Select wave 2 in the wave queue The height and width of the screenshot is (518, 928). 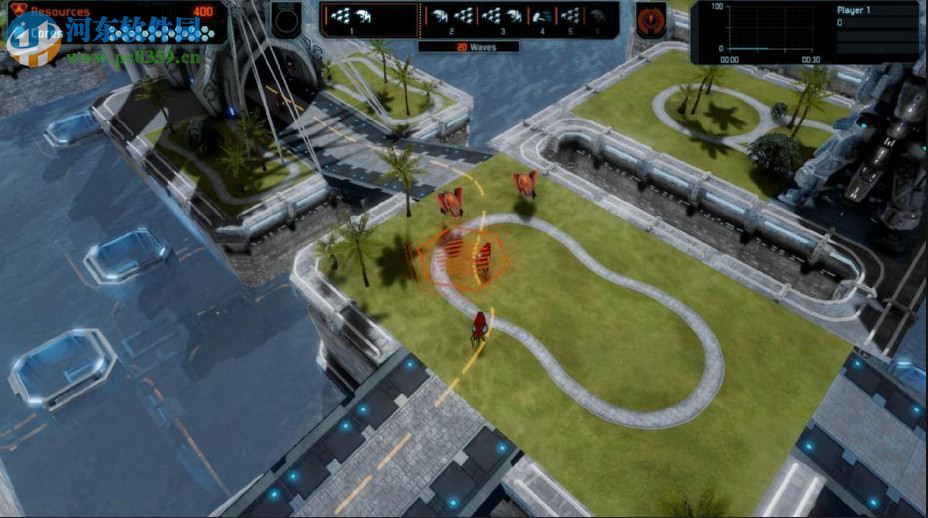[x=450, y=17]
